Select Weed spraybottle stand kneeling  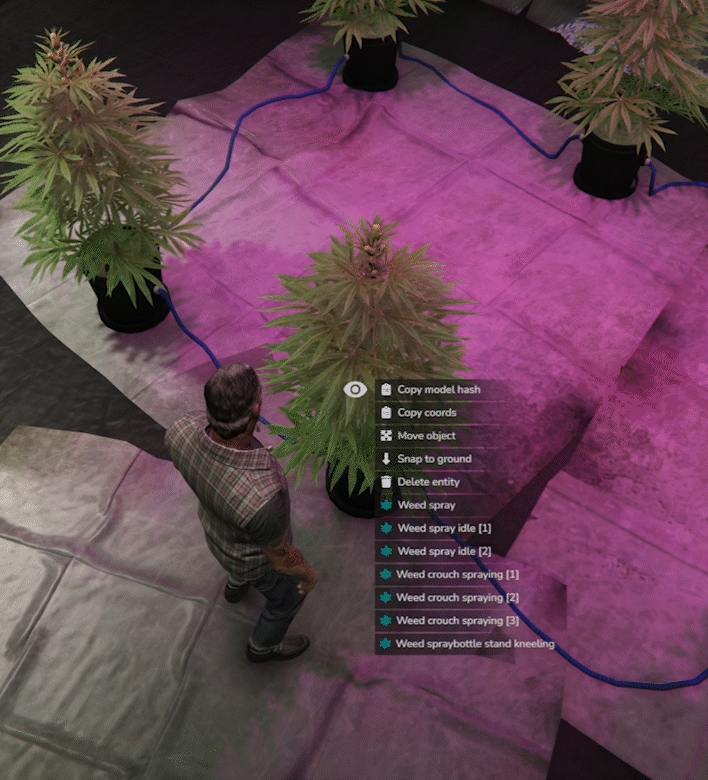coord(474,644)
